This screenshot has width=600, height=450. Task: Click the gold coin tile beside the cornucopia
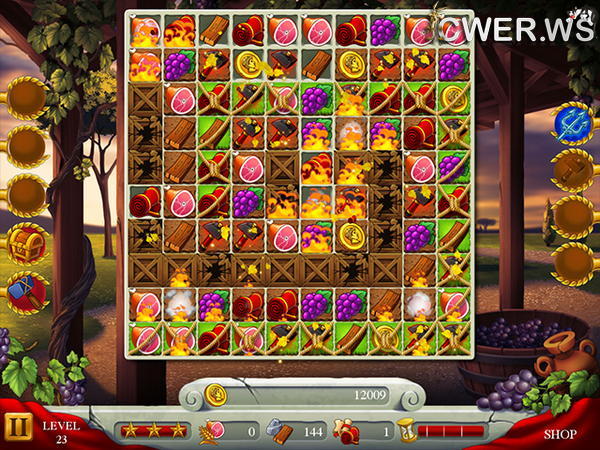point(249,65)
